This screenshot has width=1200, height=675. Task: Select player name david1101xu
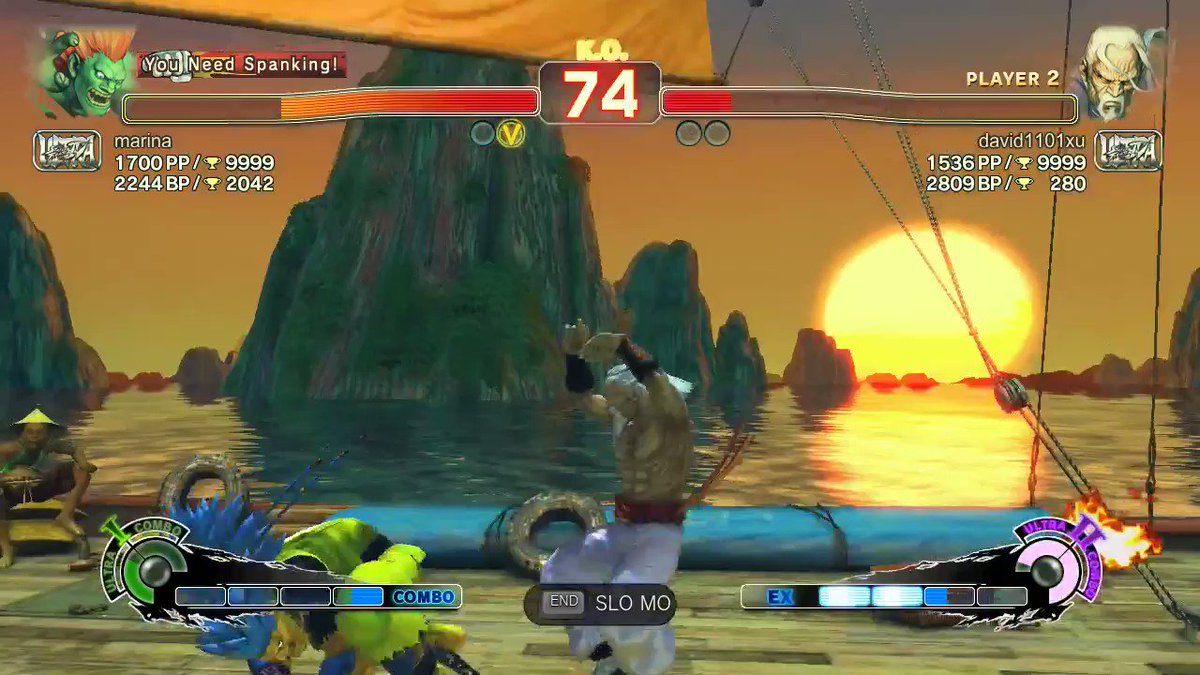(1032, 141)
